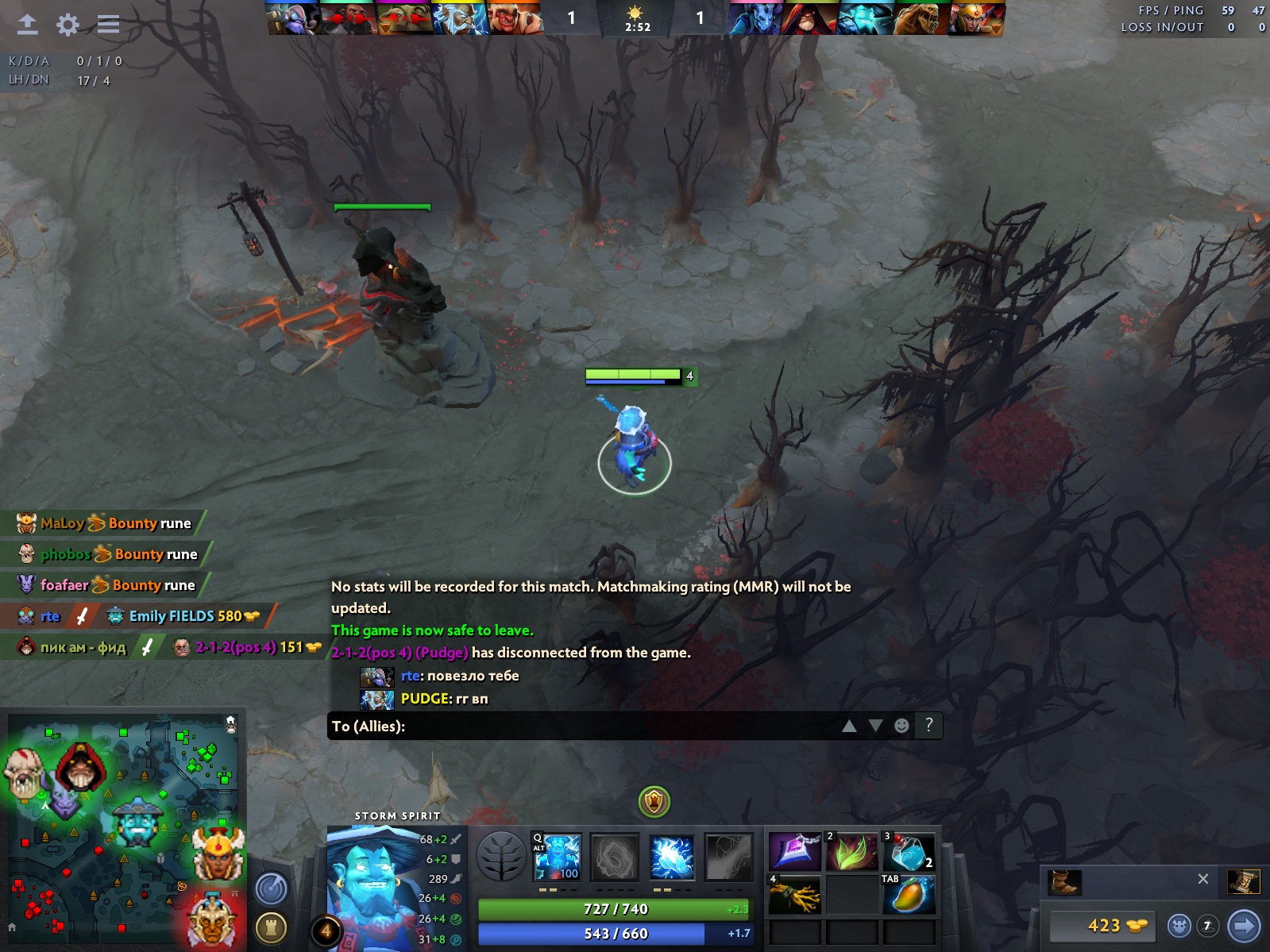This screenshot has height=952, width=1270.
Task: Select the courier arrow button
Action: coord(1244,926)
